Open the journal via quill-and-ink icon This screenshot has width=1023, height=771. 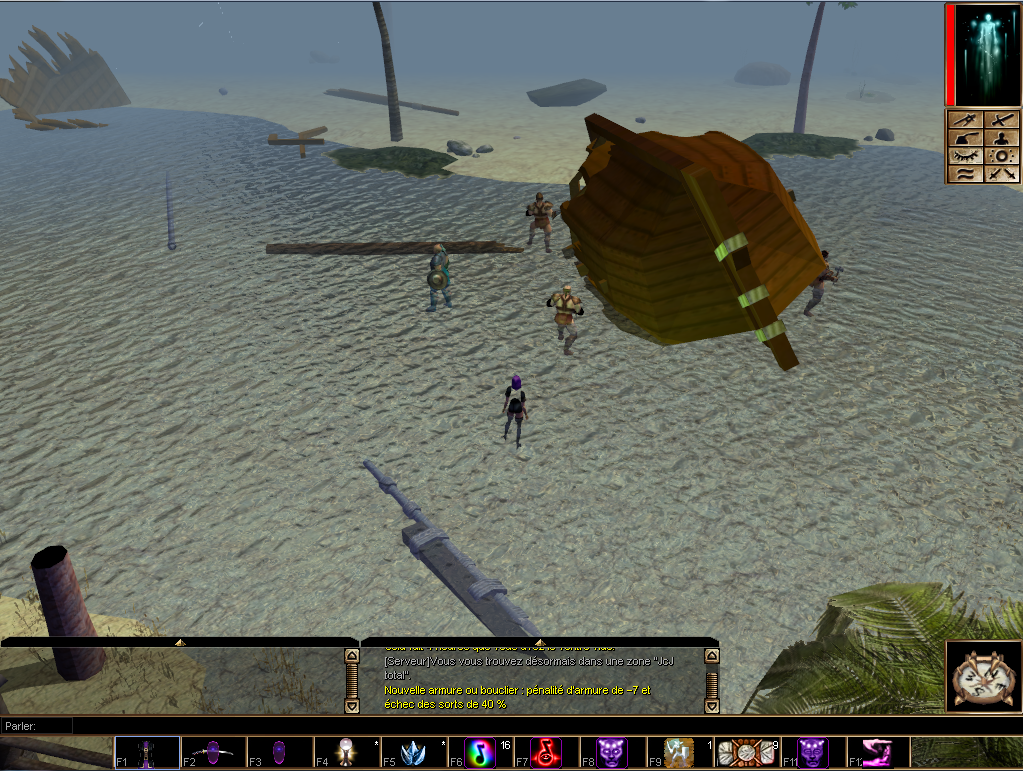click(x=965, y=138)
